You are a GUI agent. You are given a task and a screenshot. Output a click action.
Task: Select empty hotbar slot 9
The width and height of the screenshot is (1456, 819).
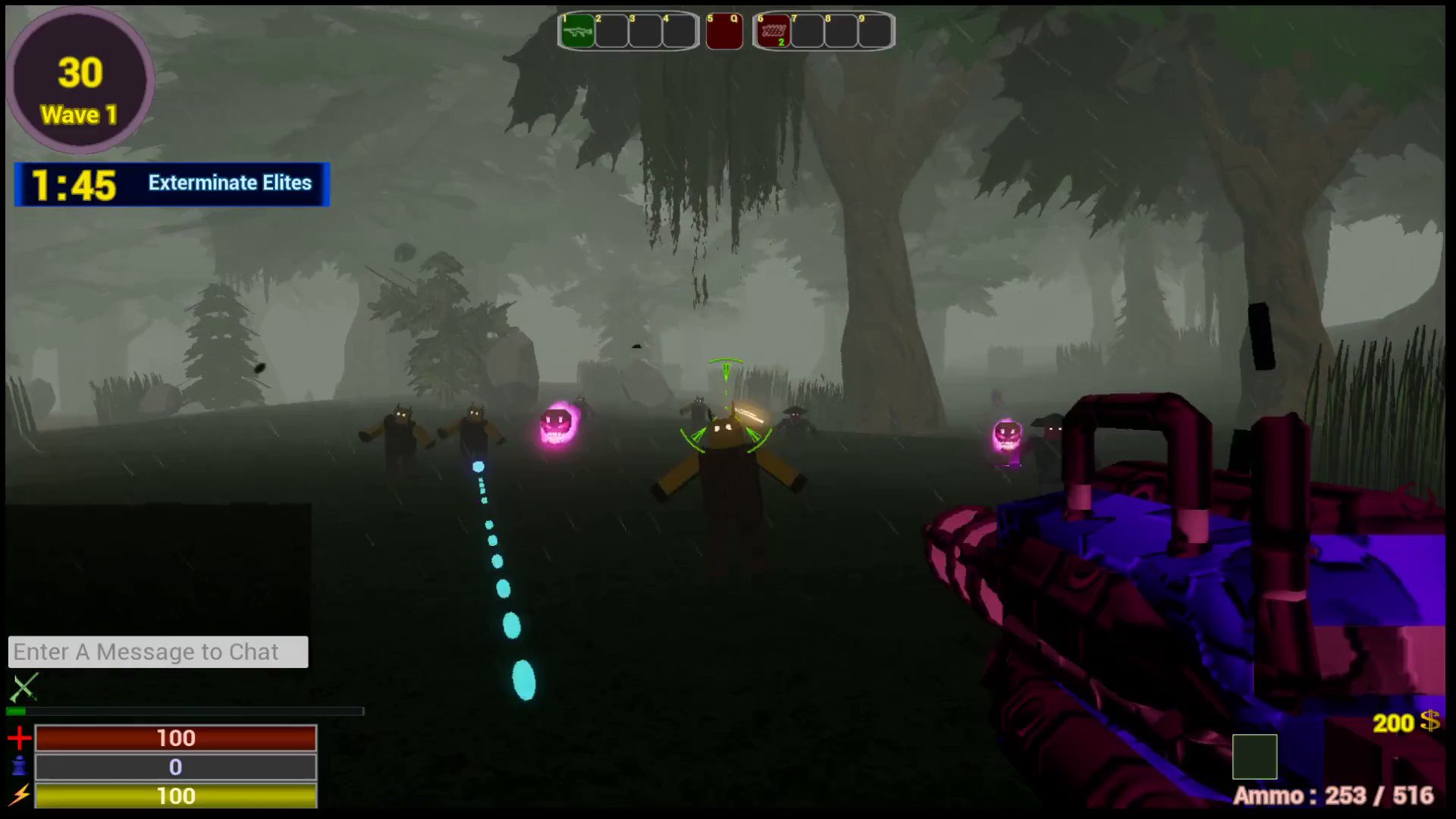[x=874, y=30]
